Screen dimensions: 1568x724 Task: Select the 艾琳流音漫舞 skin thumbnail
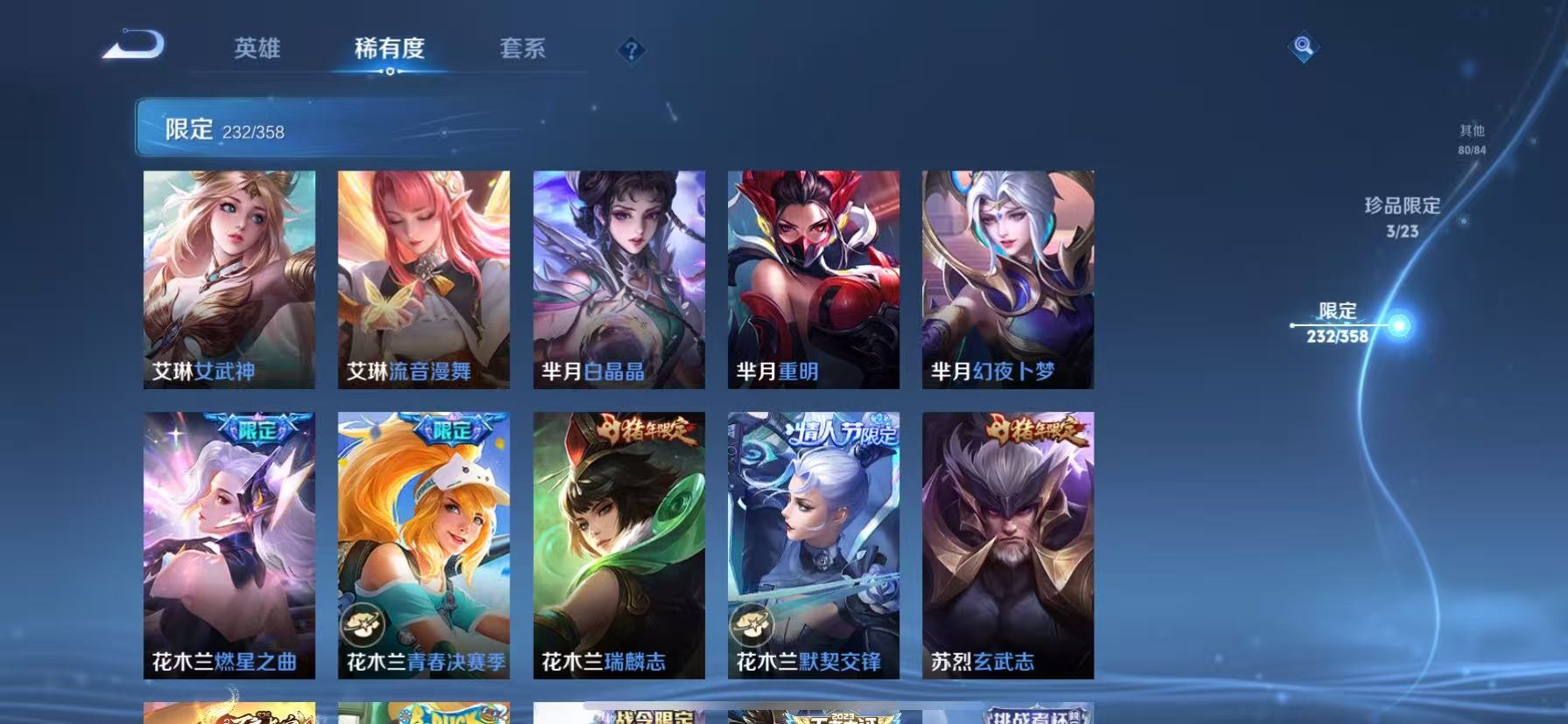pos(423,278)
